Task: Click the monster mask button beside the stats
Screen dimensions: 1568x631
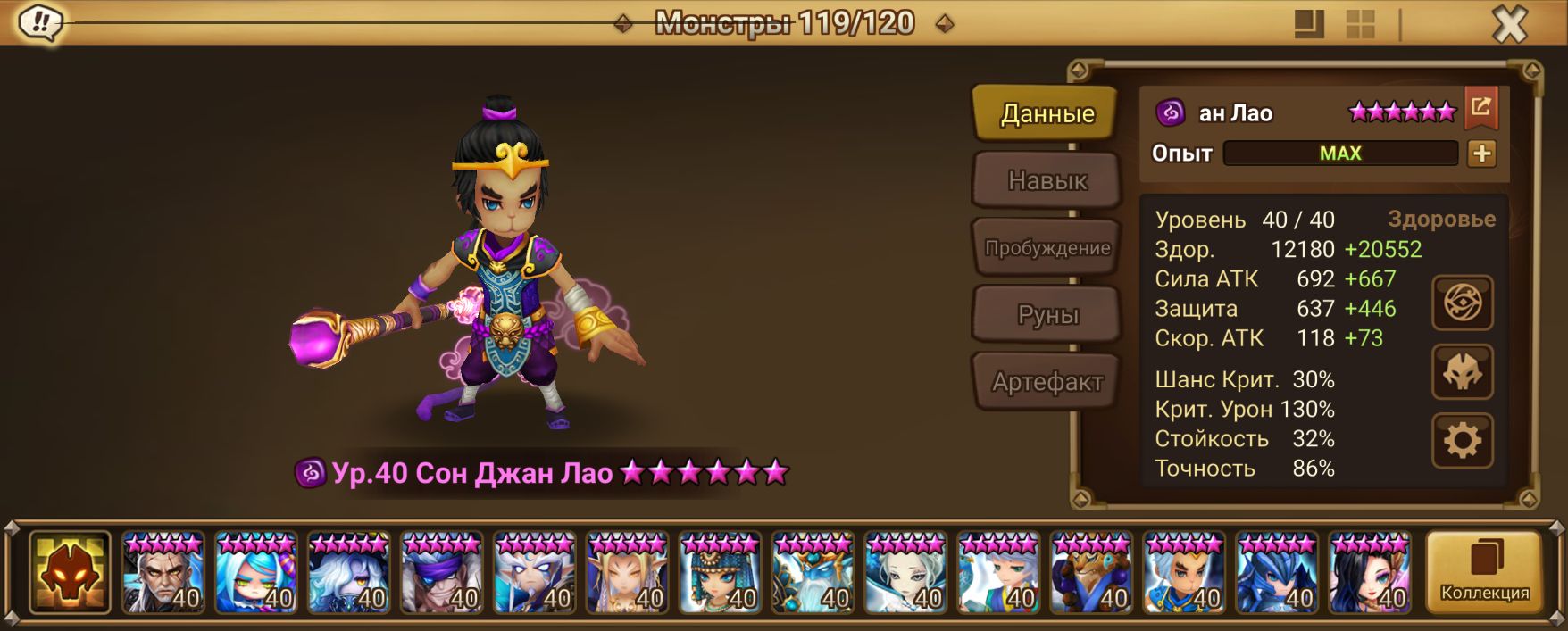Action: tap(1462, 372)
